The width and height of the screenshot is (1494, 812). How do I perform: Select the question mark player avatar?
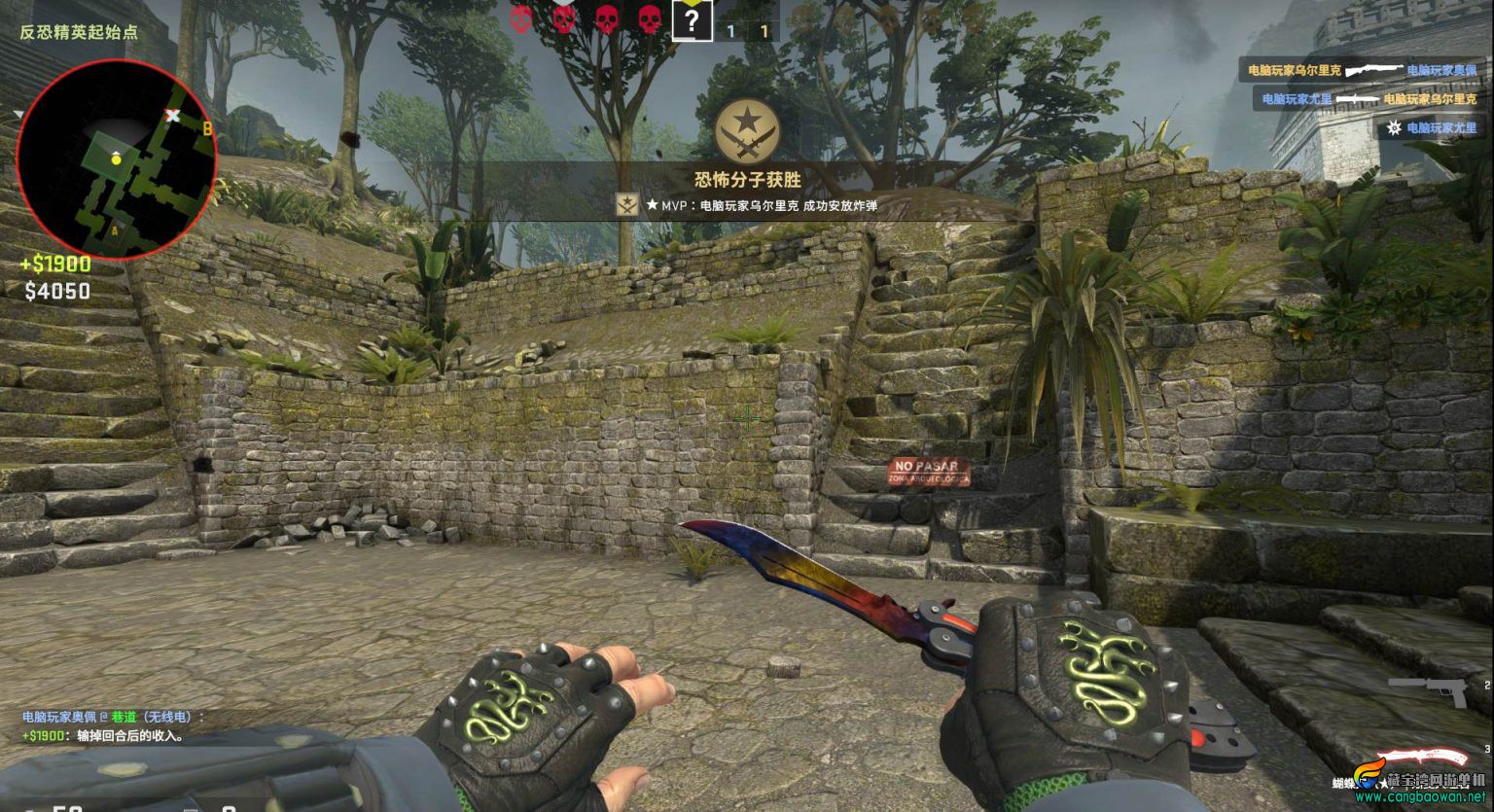tap(691, 20)
